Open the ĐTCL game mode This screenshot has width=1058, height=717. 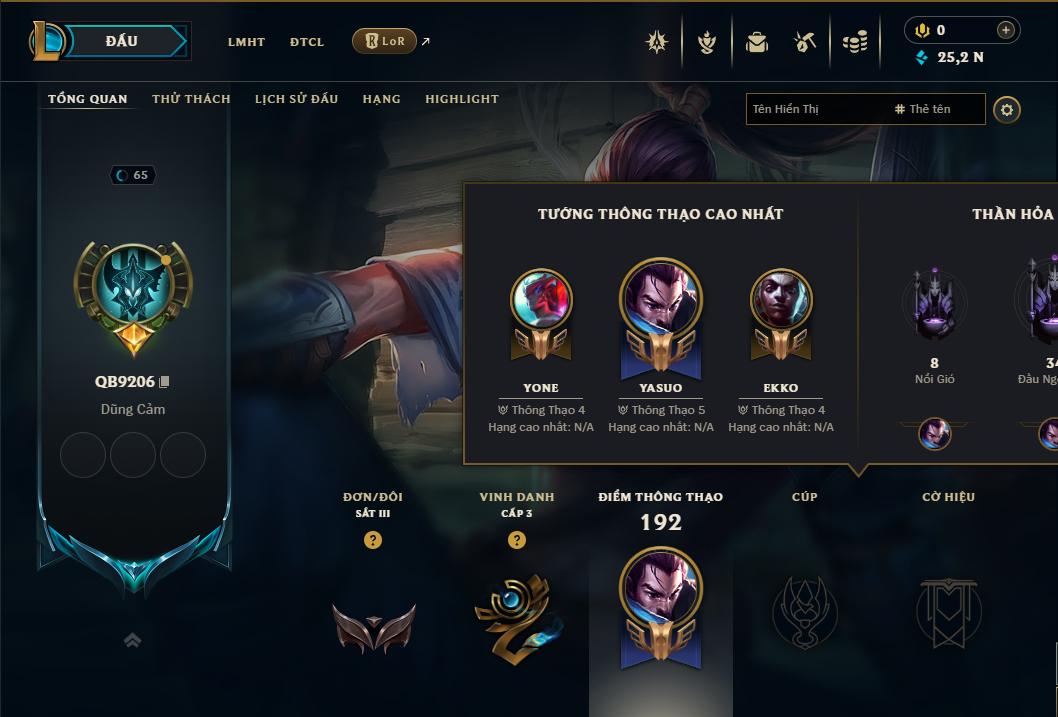(307, 42)
